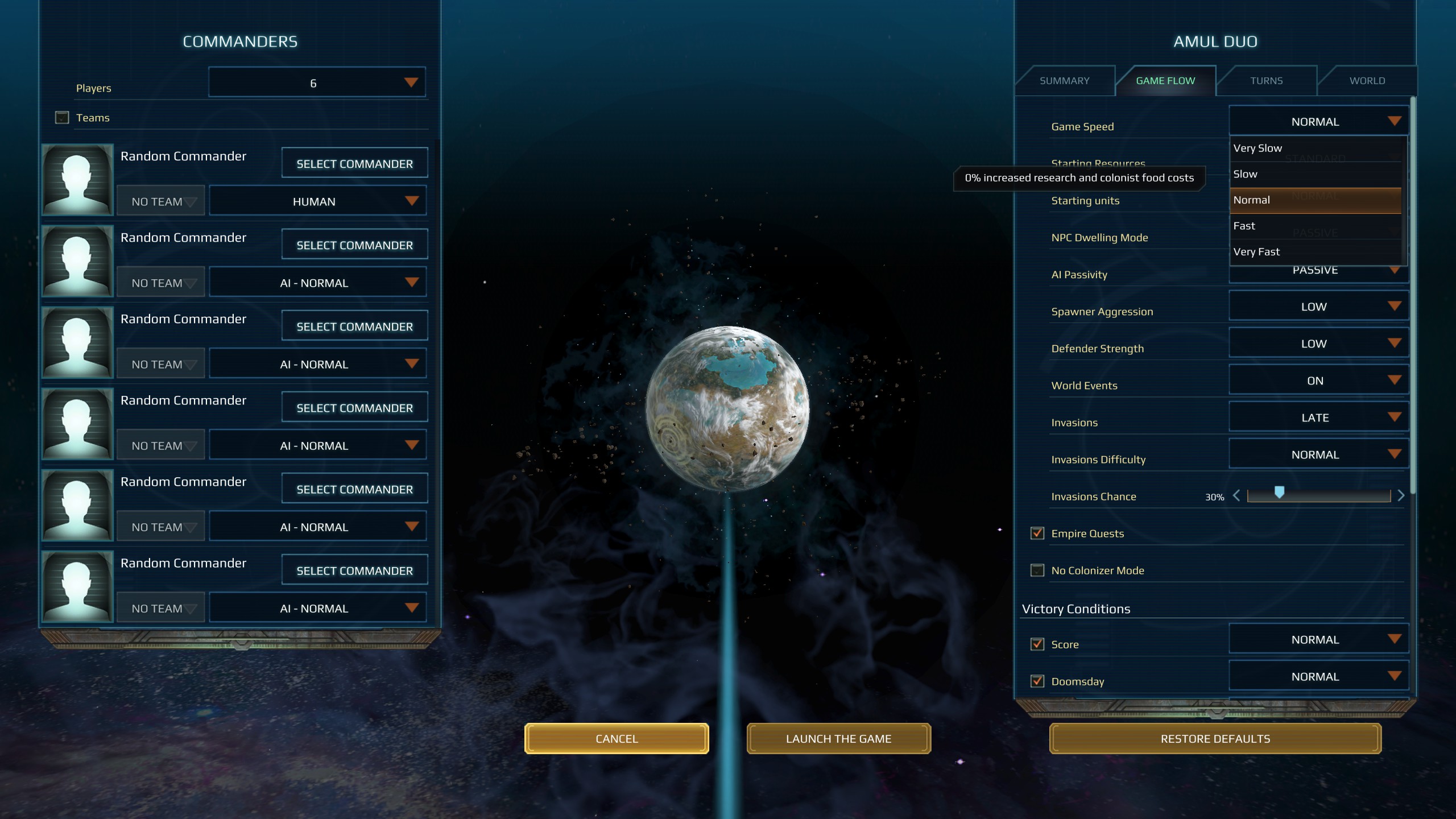This screenshot has height=819, width=1456.
Task: Select Fast from the Game Speed list
Action: tap(1280, 226)
